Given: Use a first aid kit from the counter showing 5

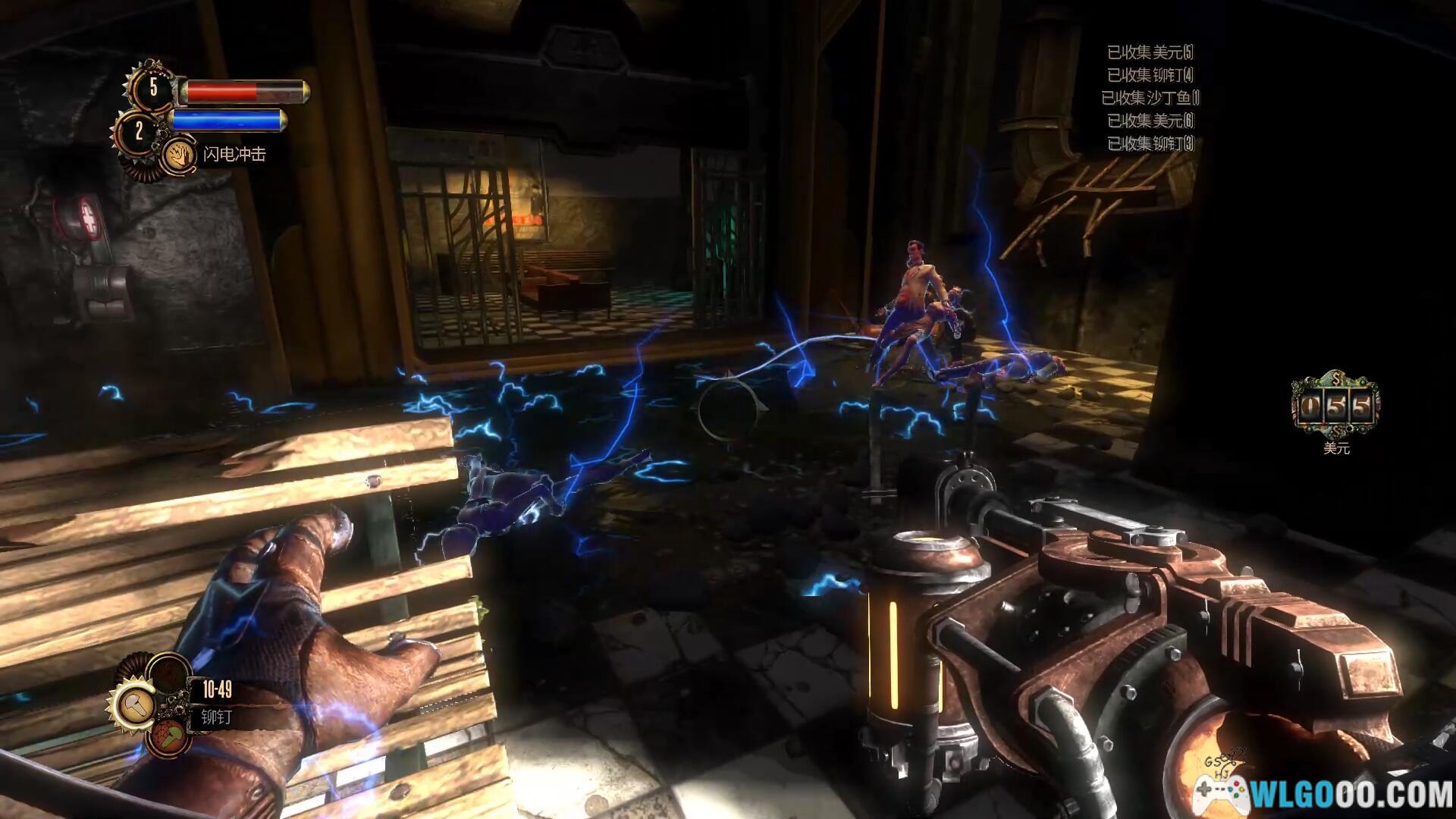Looking at the screenshot, I should (x=152, y=87).
